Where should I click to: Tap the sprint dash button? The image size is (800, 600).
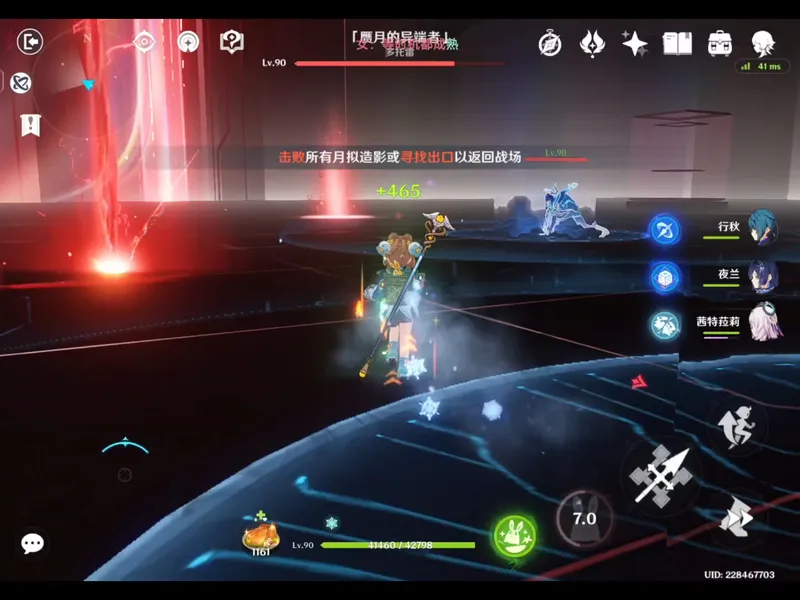click(738, 424)
